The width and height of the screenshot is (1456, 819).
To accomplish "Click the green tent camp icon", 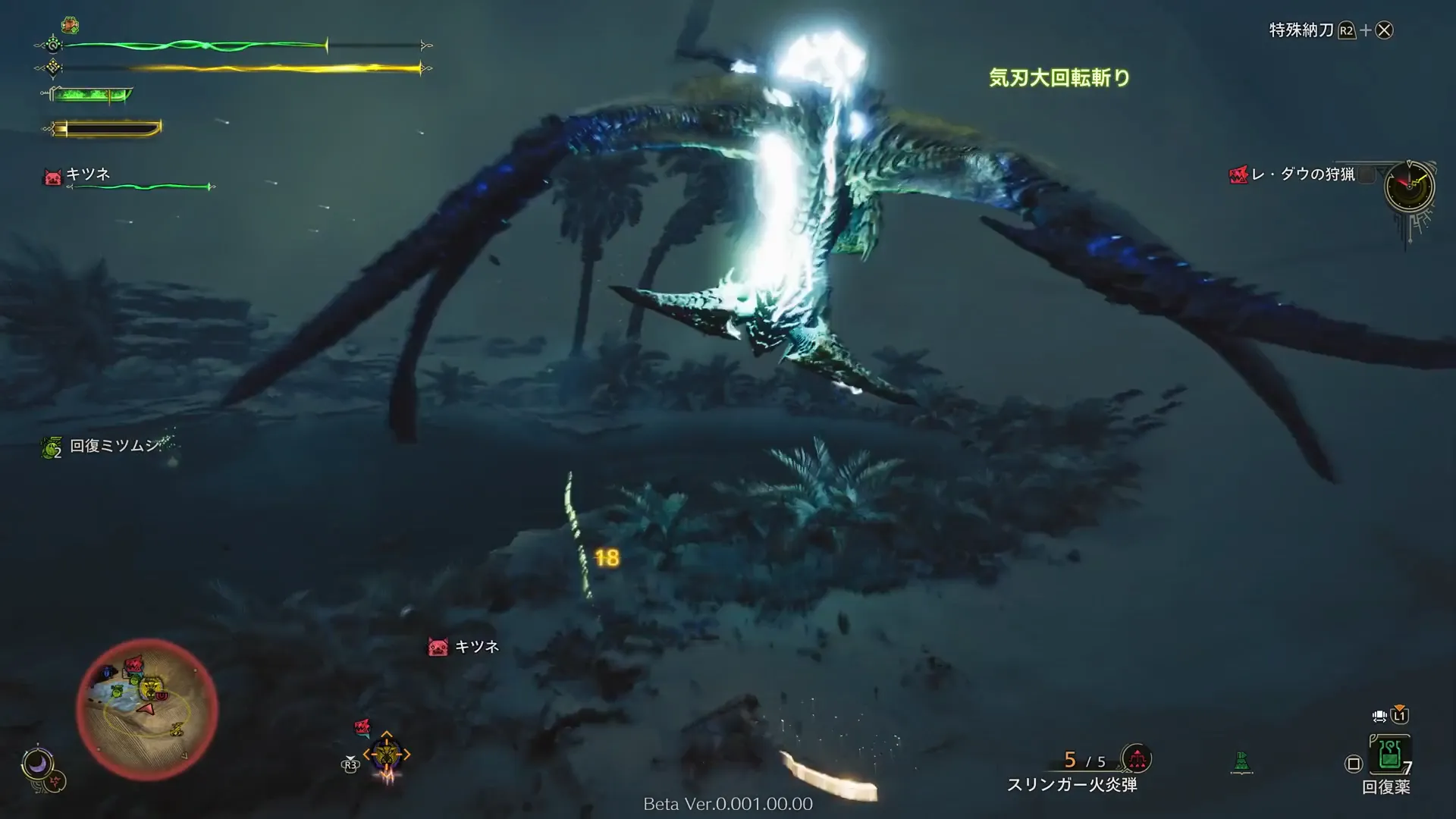I will (x=1241, y=761).
